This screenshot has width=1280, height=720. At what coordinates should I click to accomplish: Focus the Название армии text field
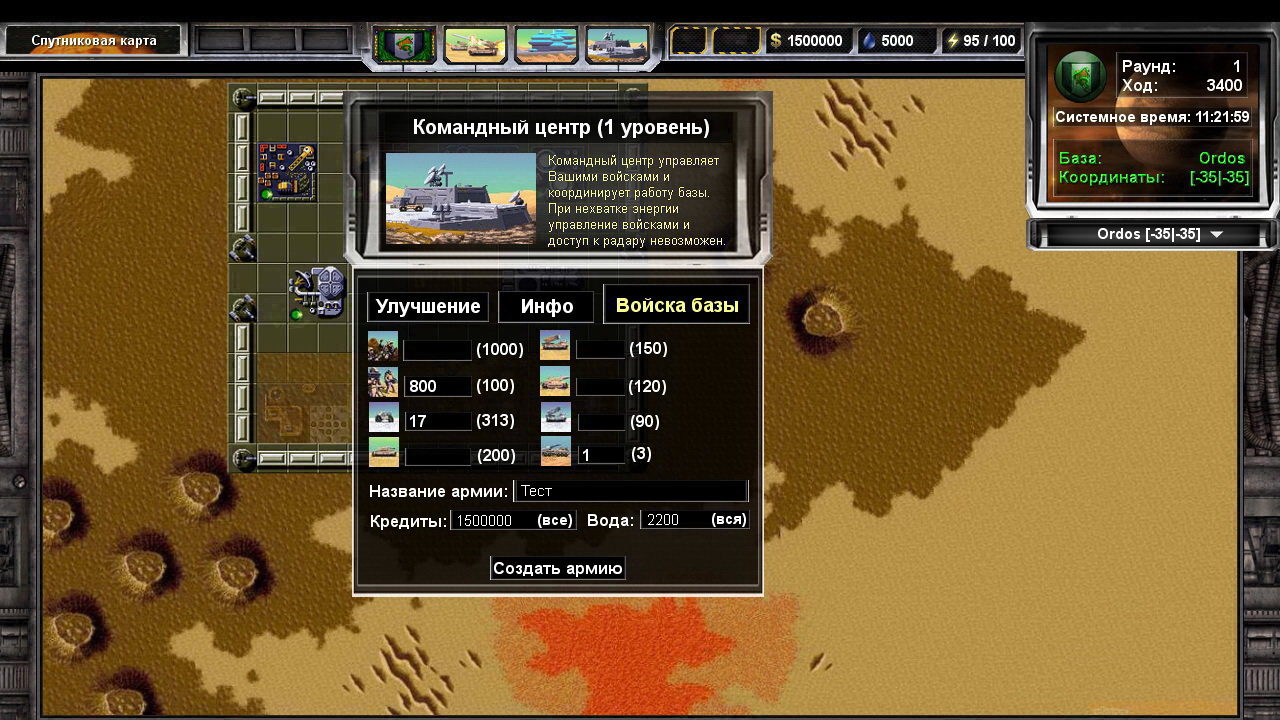(630, 491)
